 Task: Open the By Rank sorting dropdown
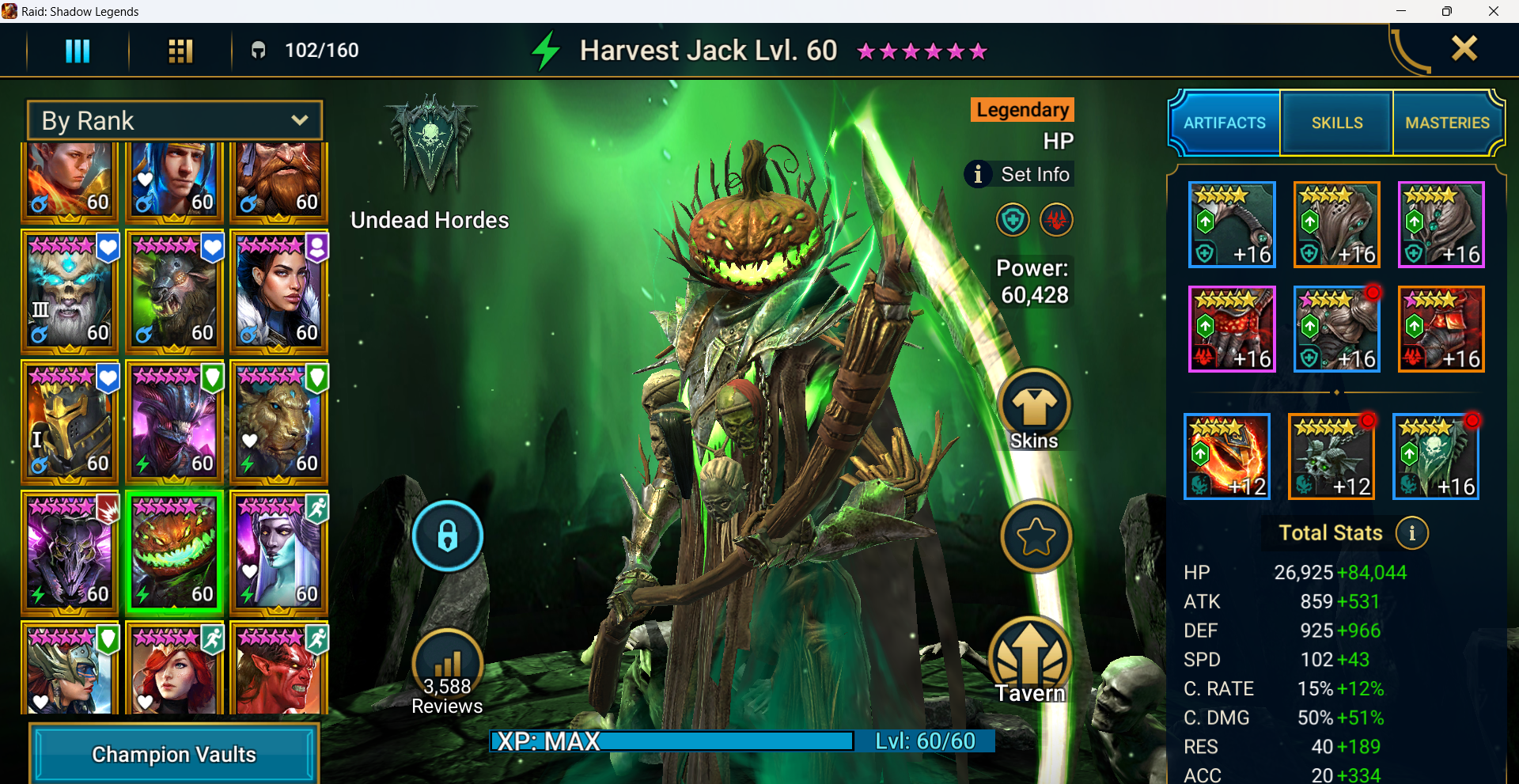coord(173,120)
